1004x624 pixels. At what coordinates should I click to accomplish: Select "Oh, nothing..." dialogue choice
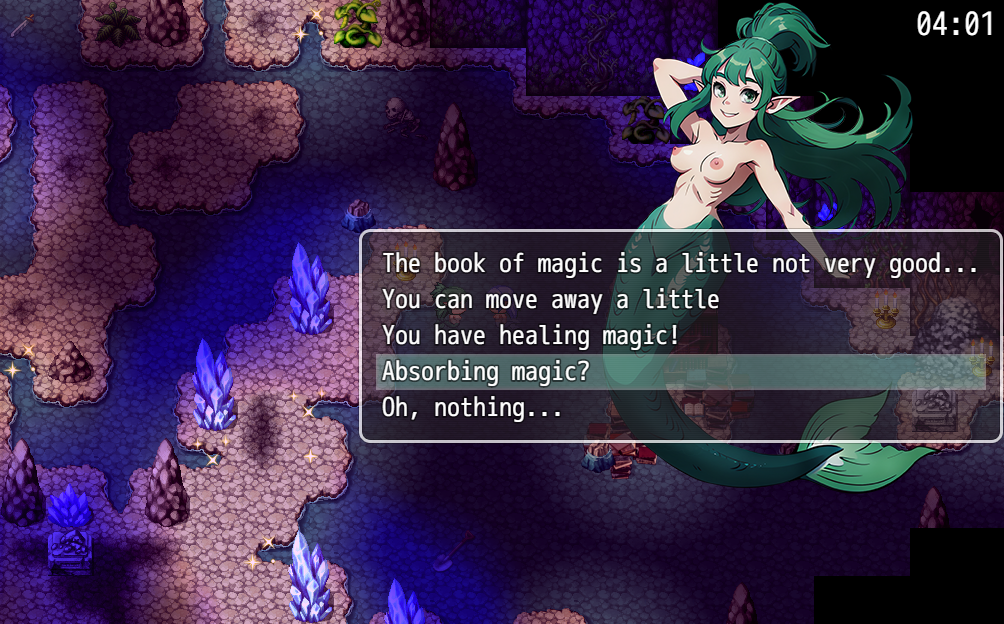(x=472, y=408)
